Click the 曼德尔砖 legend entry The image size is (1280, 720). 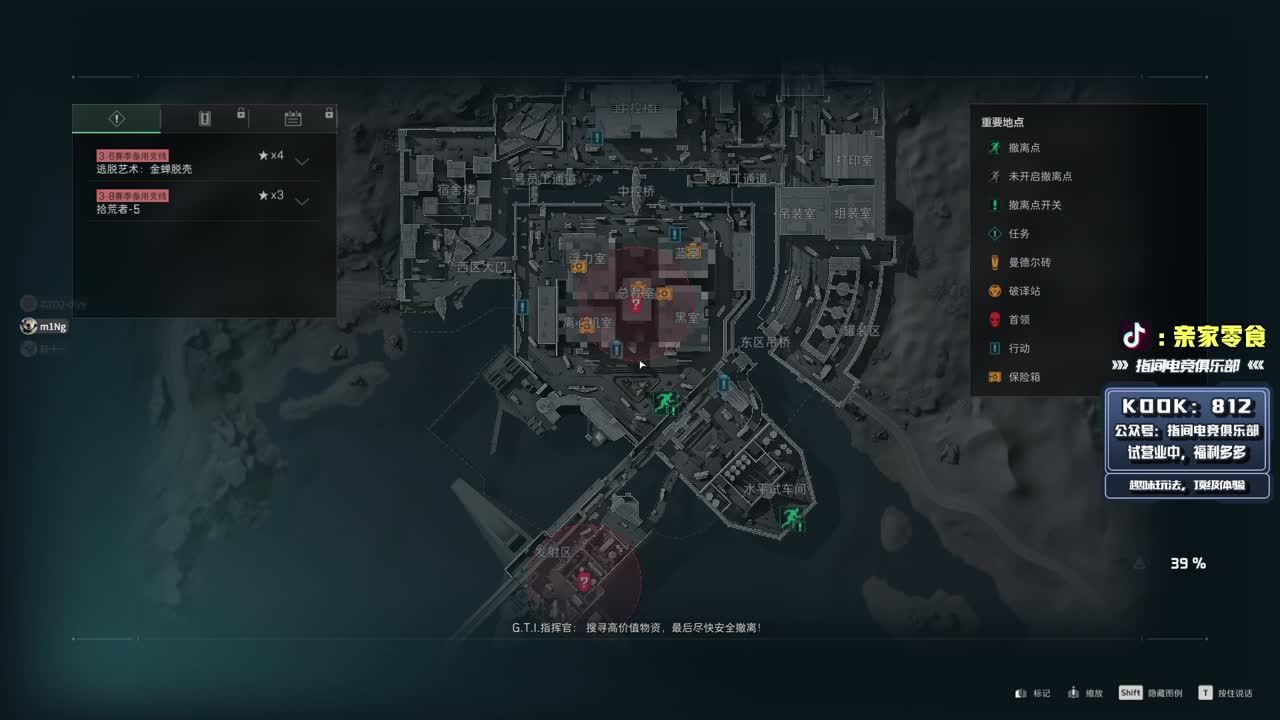(1029, 262)
